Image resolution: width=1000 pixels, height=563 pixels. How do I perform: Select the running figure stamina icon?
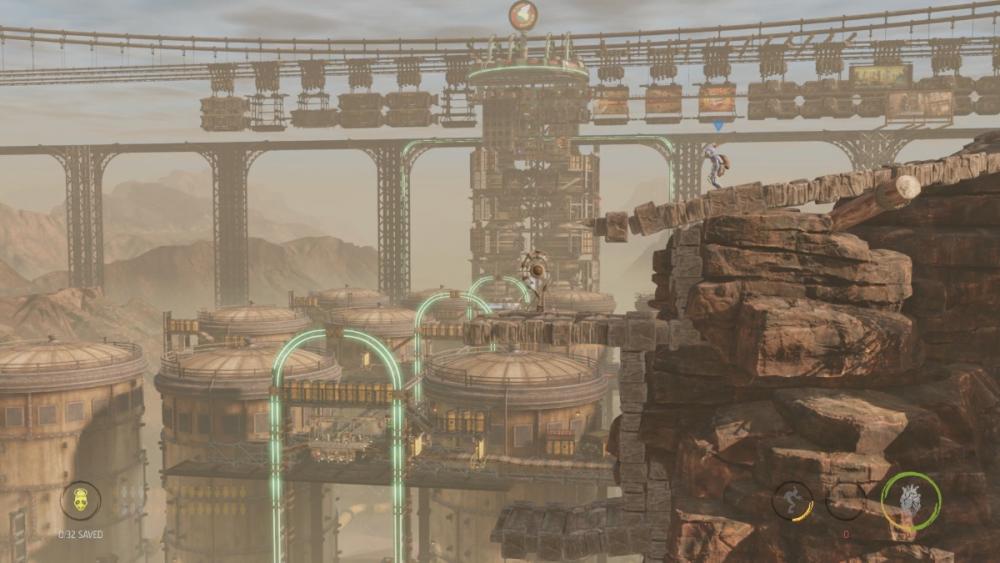tap(792, 500)
